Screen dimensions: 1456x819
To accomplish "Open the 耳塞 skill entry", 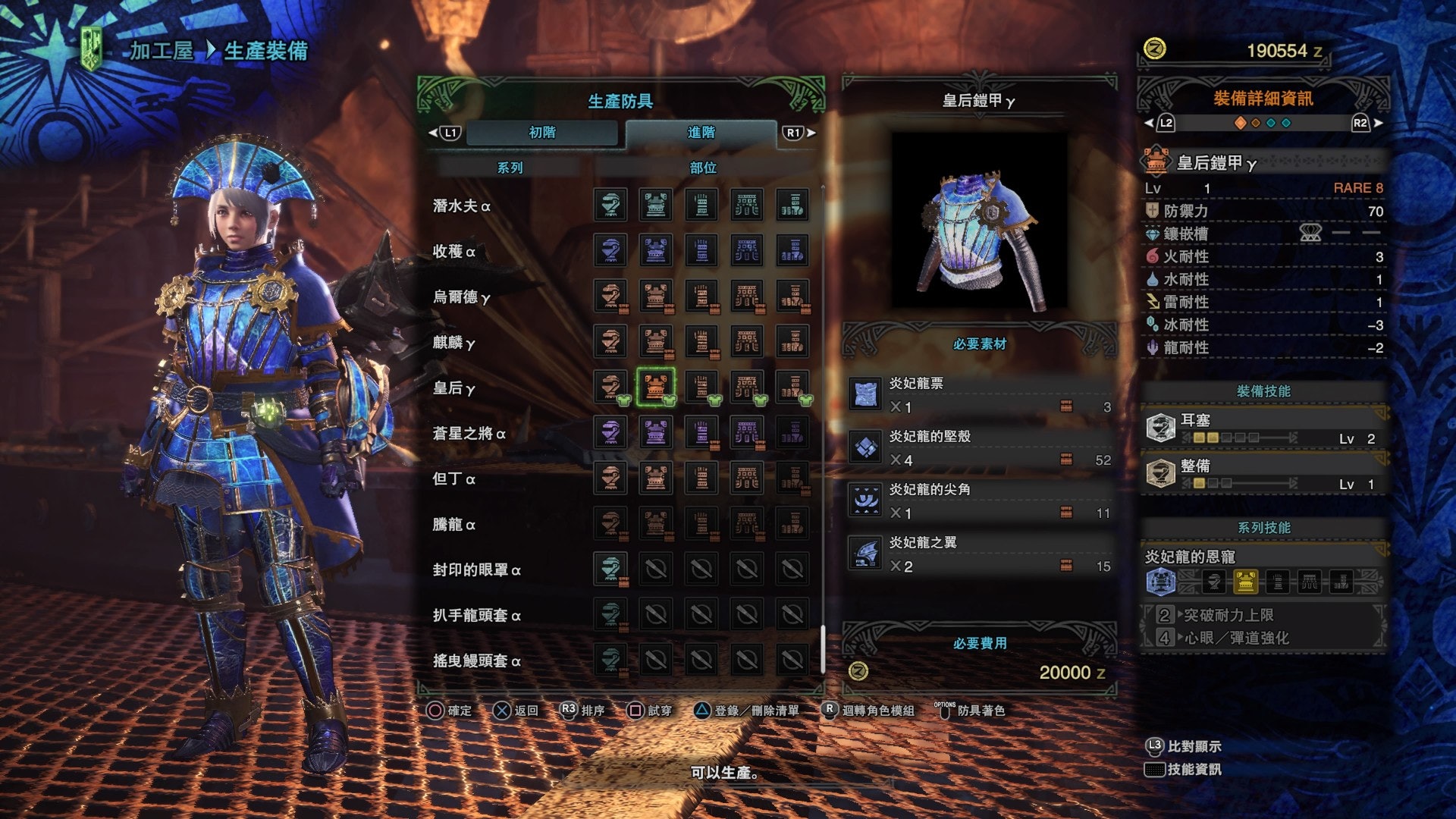I will [1263, 428].
